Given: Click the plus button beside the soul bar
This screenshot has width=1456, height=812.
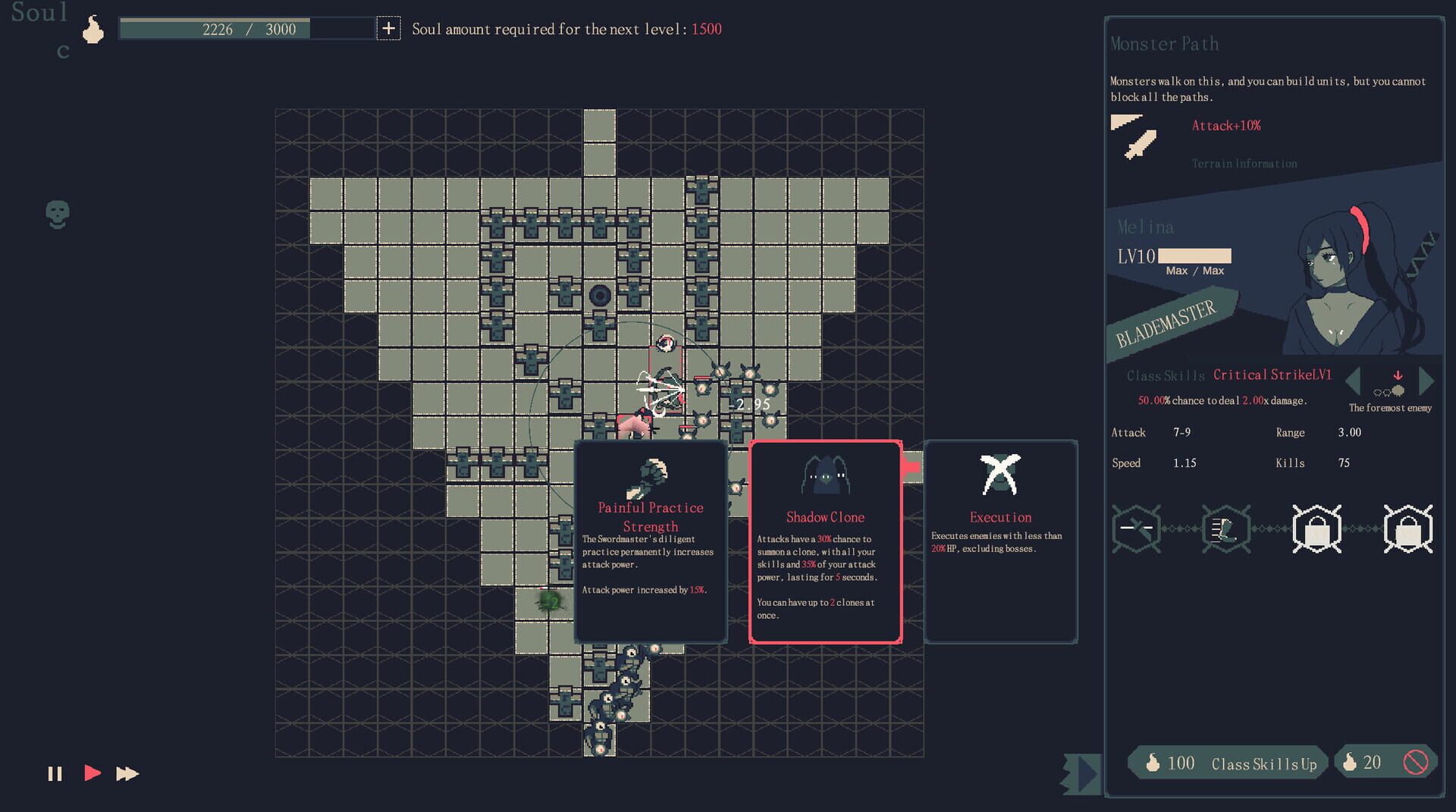Looking at the screenshot, I should (388, 29).
